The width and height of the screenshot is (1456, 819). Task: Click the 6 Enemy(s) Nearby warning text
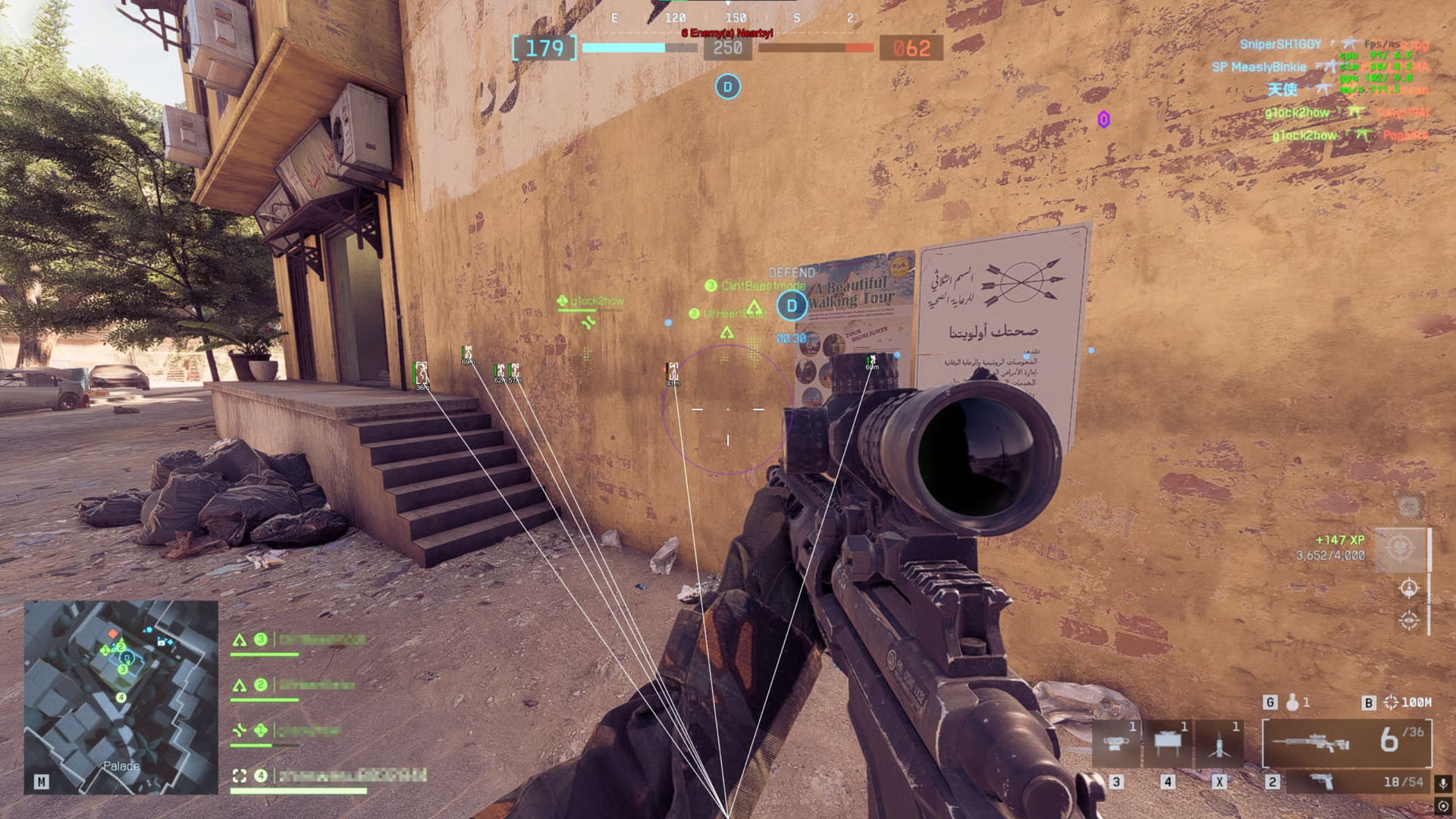[x=728, y=33]
